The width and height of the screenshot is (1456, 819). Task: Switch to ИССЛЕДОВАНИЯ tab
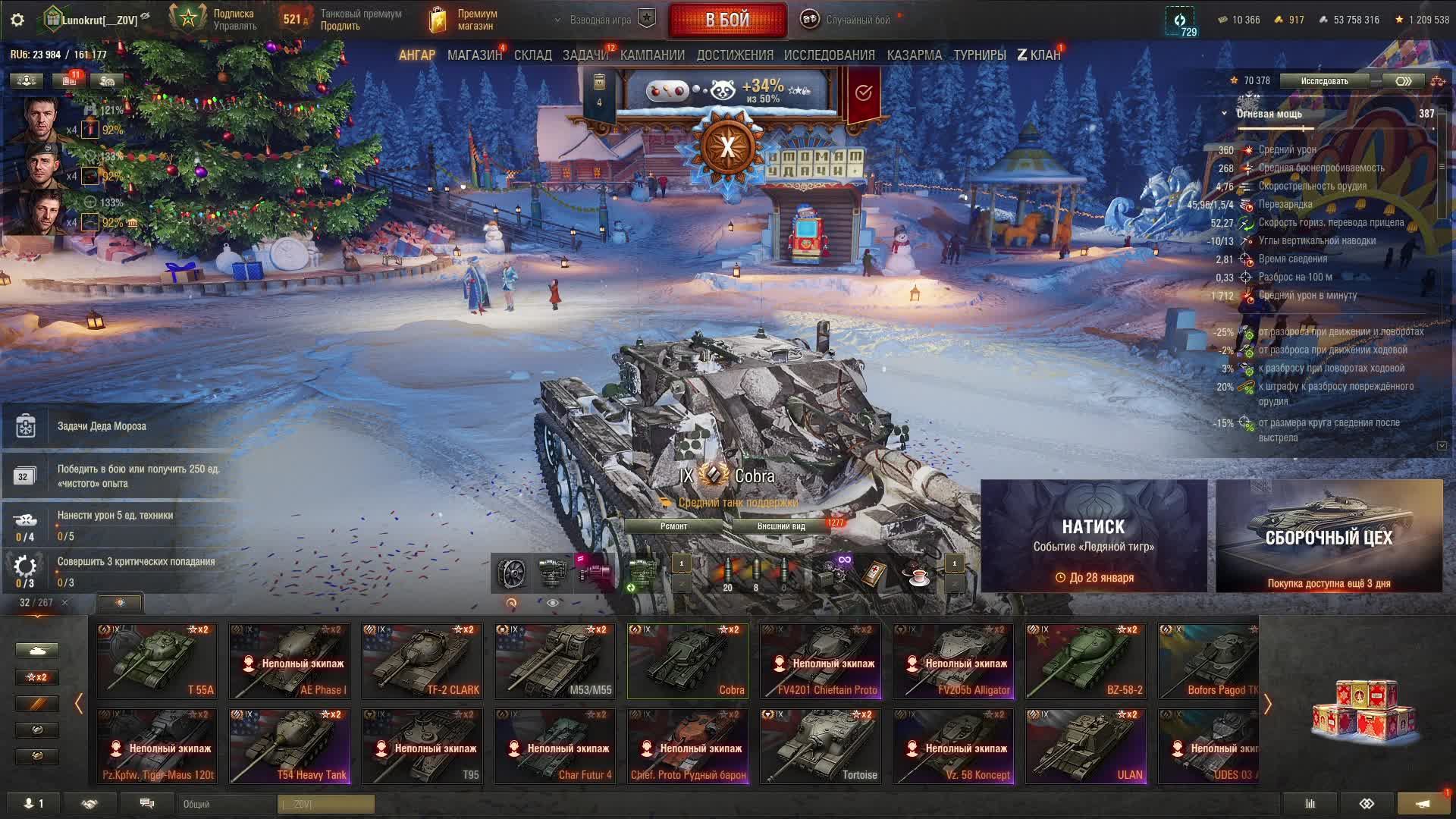click(829, 55)
